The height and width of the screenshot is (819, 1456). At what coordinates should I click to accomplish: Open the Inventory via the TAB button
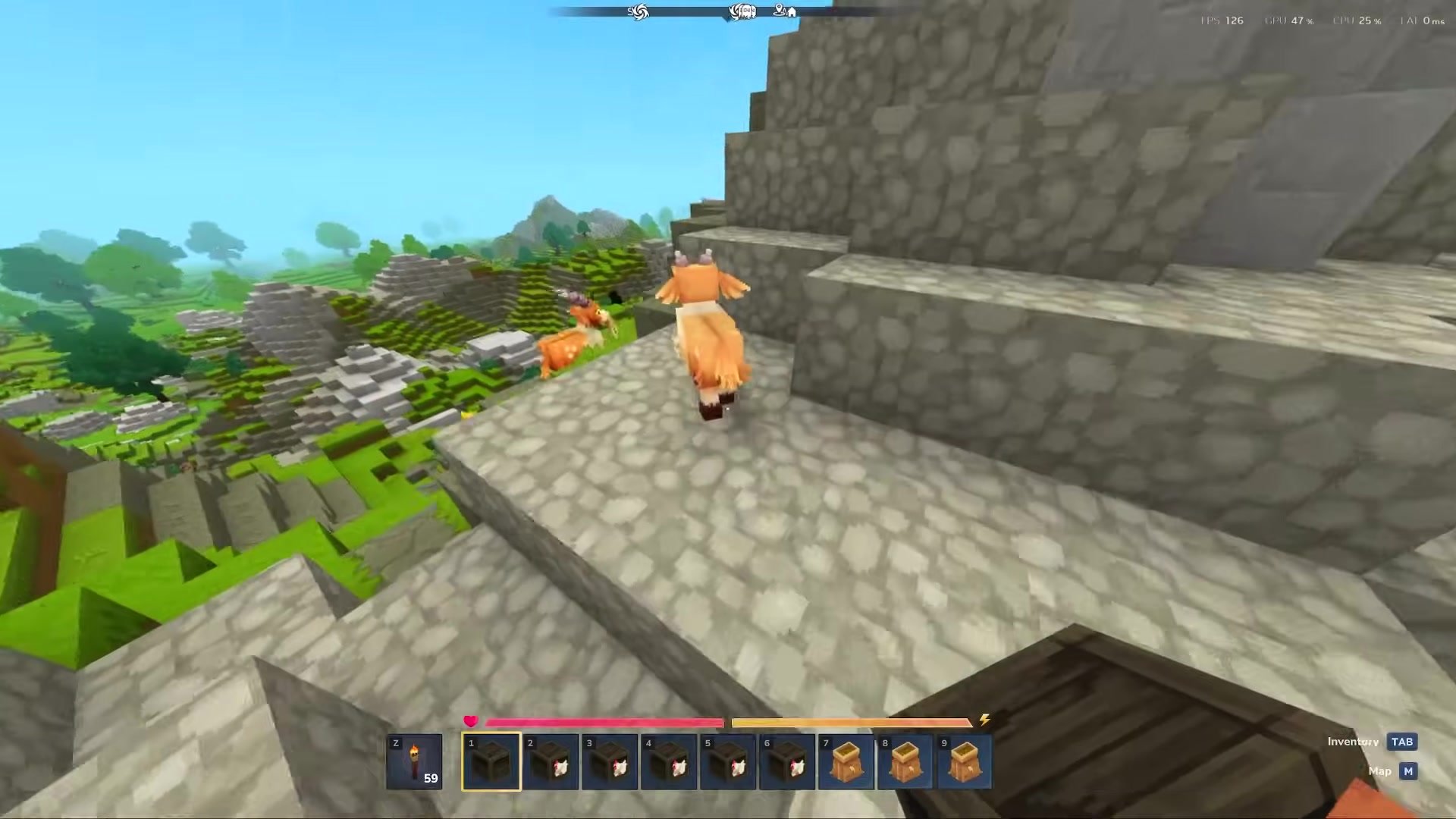click(1402, 742)
